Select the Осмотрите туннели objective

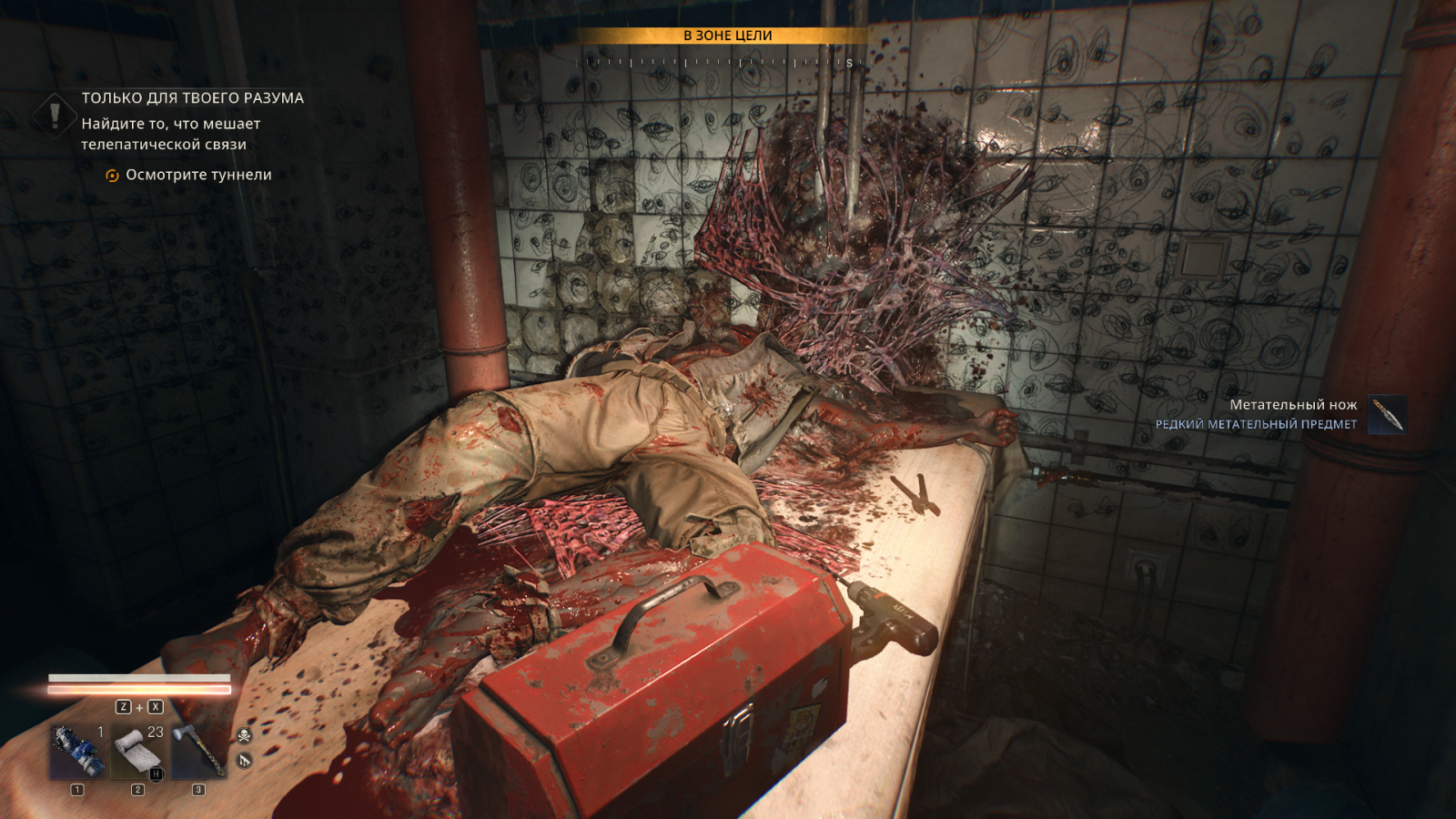(197, 175)
